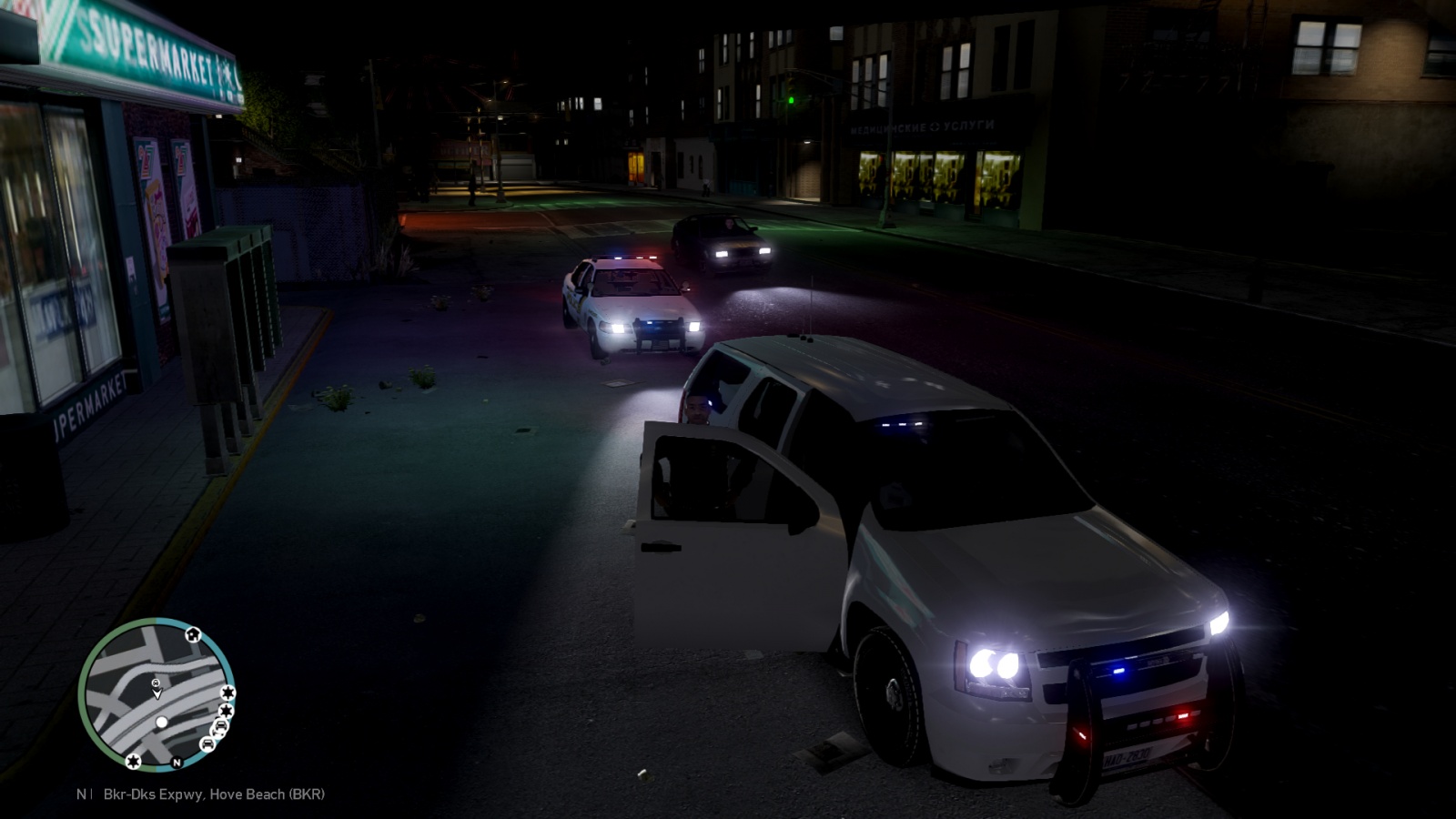Select the taxi icon above the player arrow
The height and width of the screenshot is (819, 1456).
(x=156, y=683)
